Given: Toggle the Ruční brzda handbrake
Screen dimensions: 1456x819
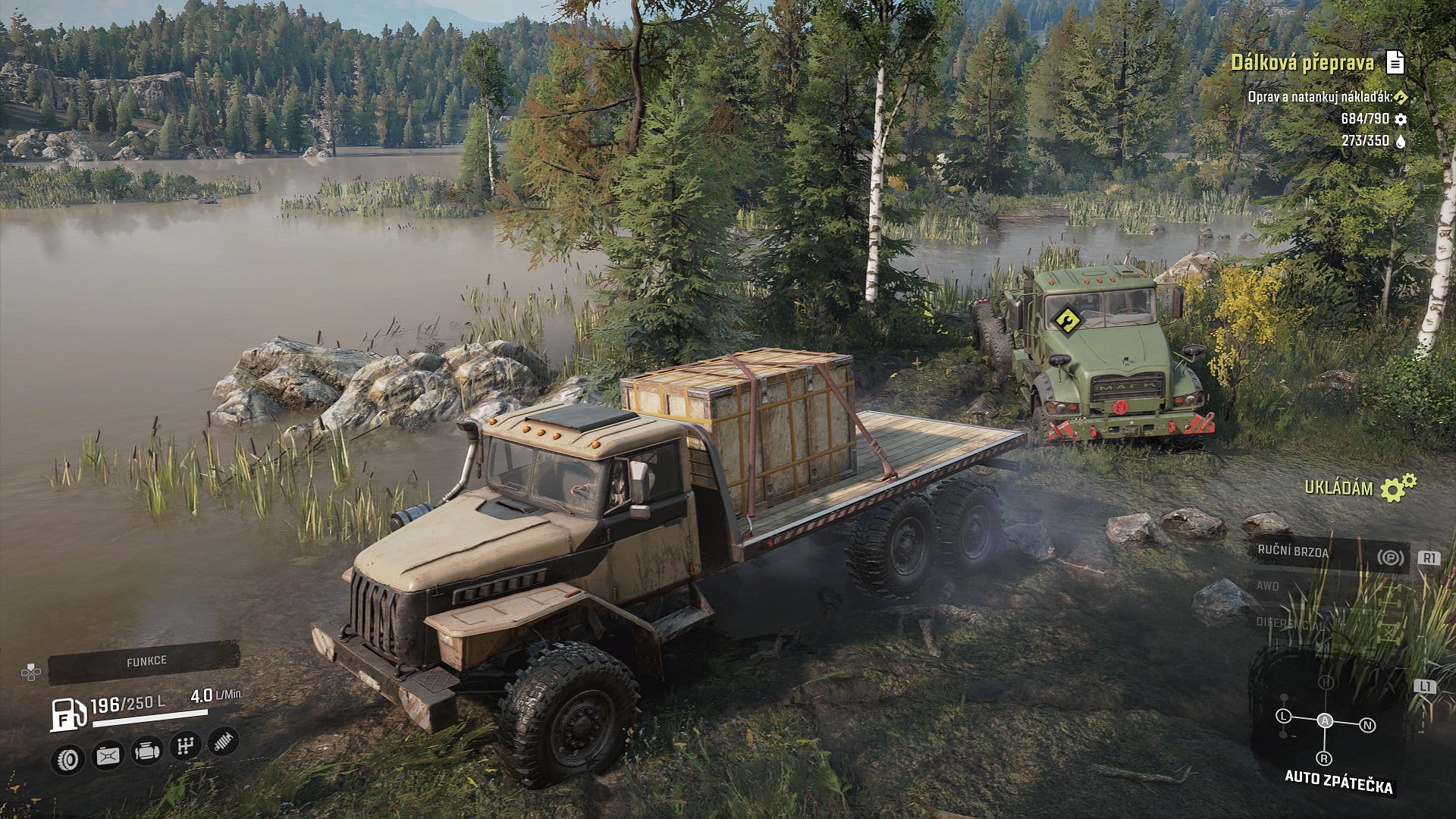Looking at the screenshot, I should click(x=1328, y=554).
